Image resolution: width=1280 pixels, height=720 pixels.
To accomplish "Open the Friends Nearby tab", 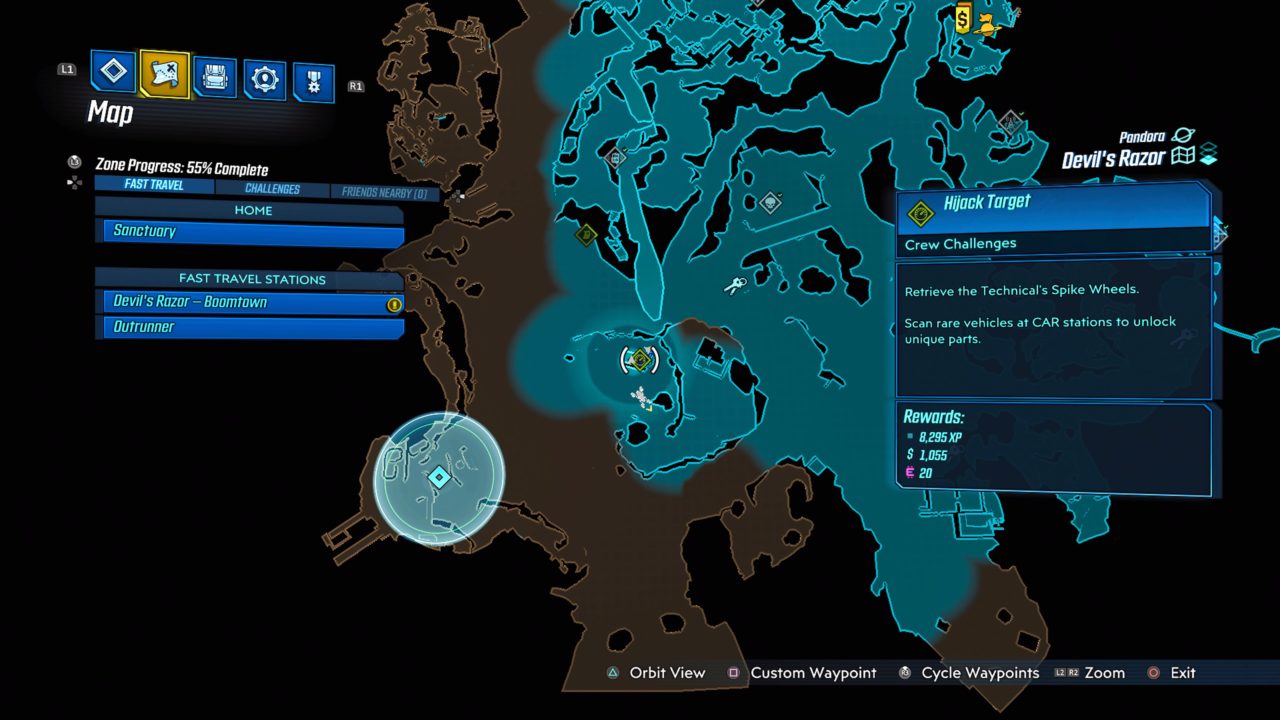I will click(x=385, y=188).
